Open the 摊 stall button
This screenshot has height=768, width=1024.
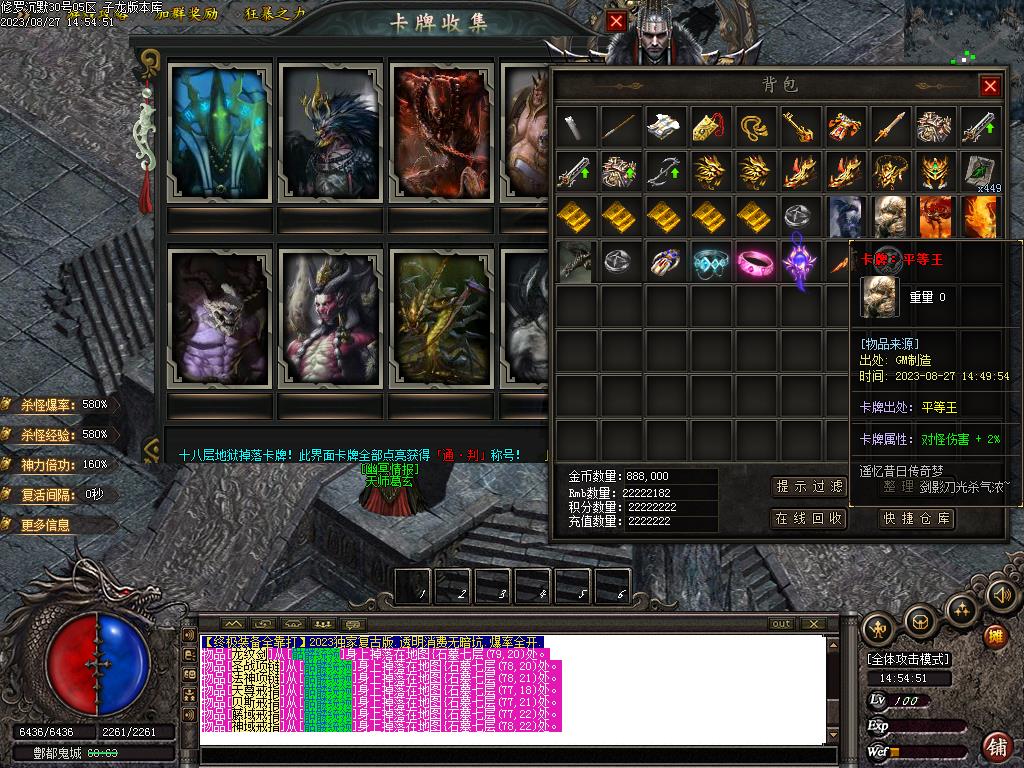tap(995, 636)
